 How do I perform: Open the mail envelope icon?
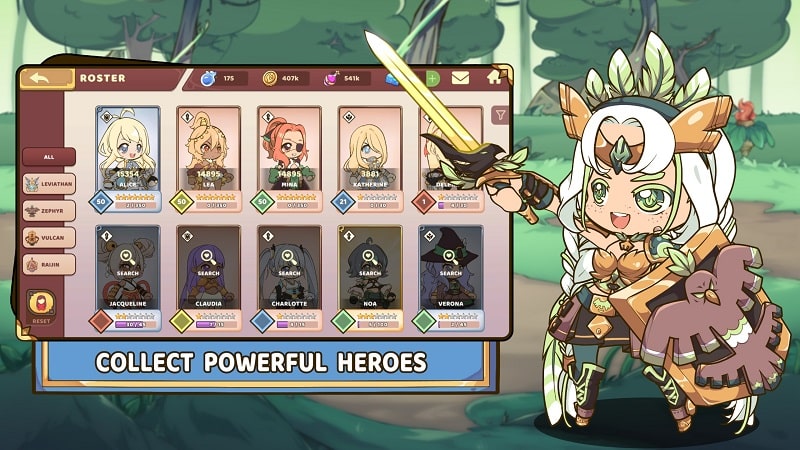(460, 78)
